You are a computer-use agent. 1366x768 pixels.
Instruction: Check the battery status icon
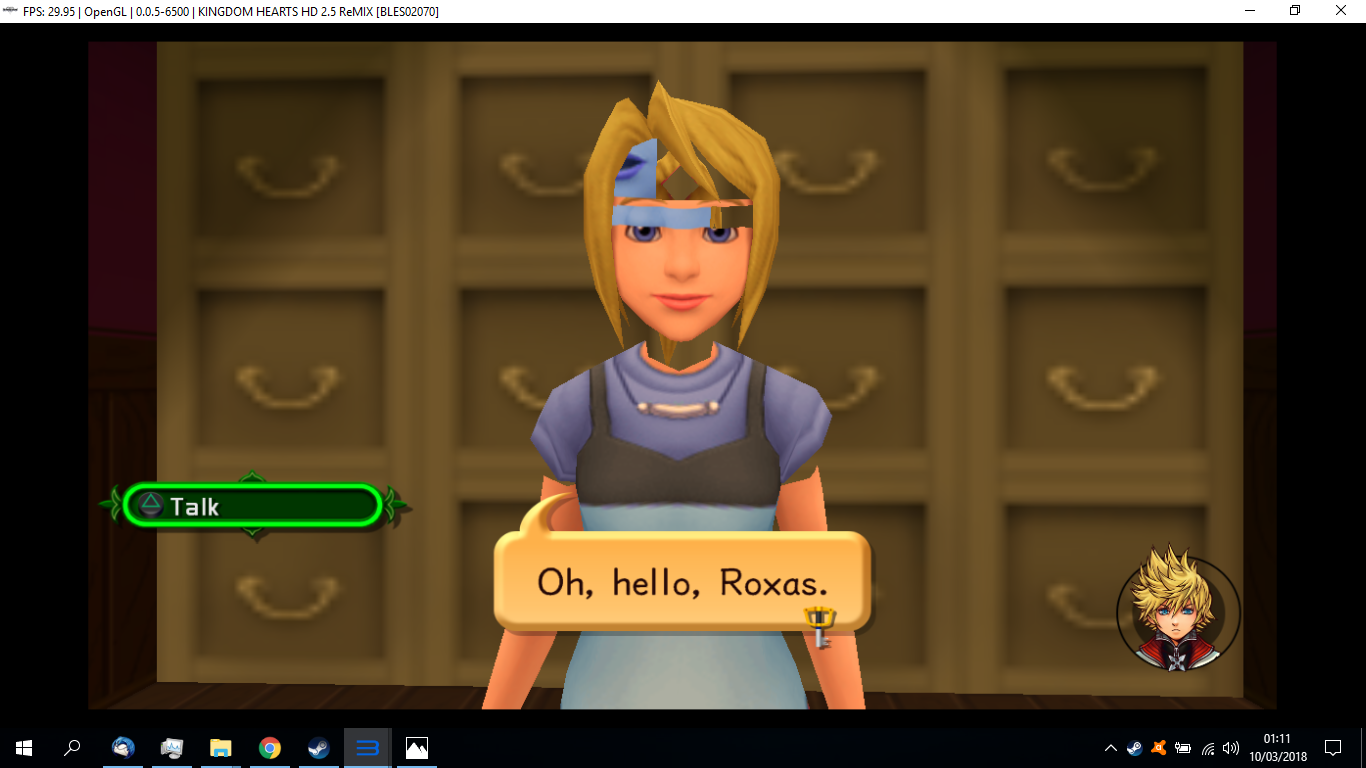[x=1184, y=748]
